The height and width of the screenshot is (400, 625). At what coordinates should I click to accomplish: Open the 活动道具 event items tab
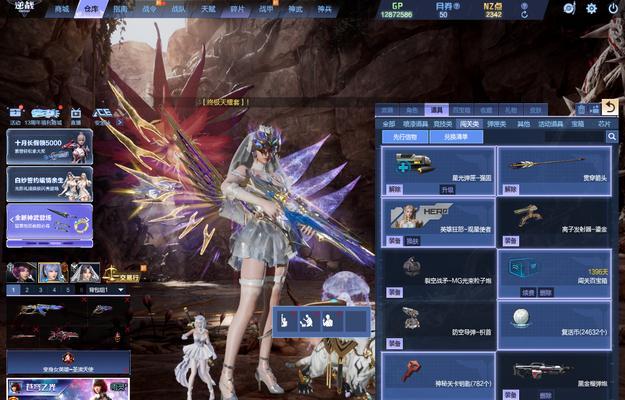550,124
